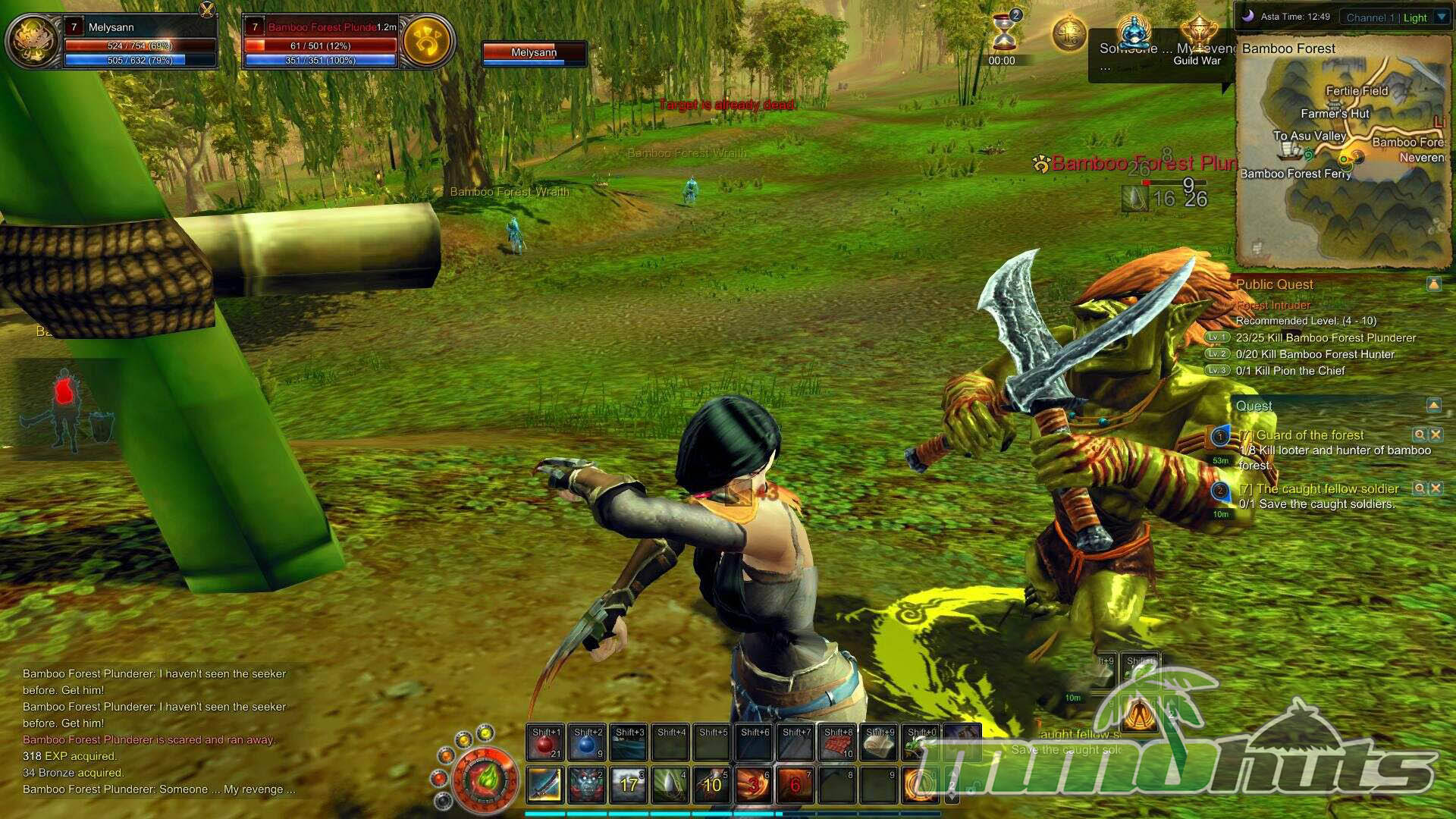Activate the sword slash skill
Screen dimensions: 1456x819
click(x=545, y=785)
